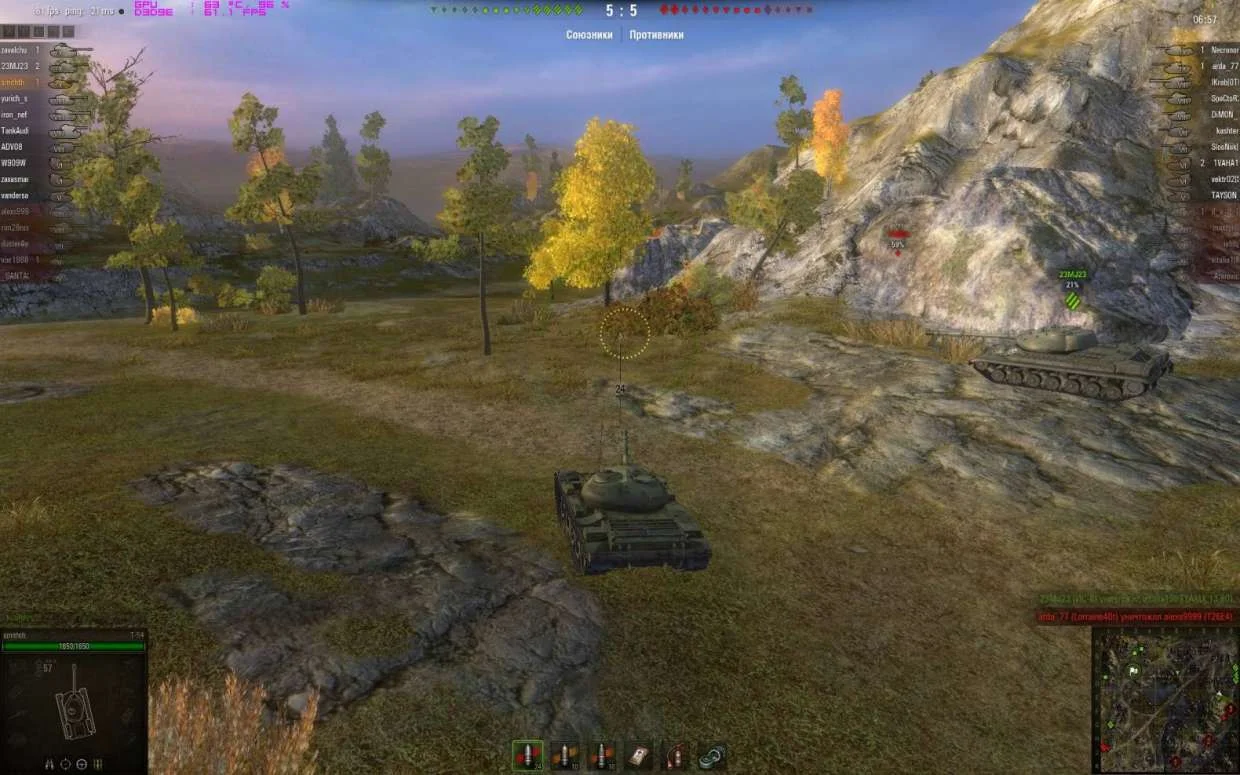Use the repair kit consumable slot
The height and width of the screenshot is (775, 1240).
[x=712, y=756]
